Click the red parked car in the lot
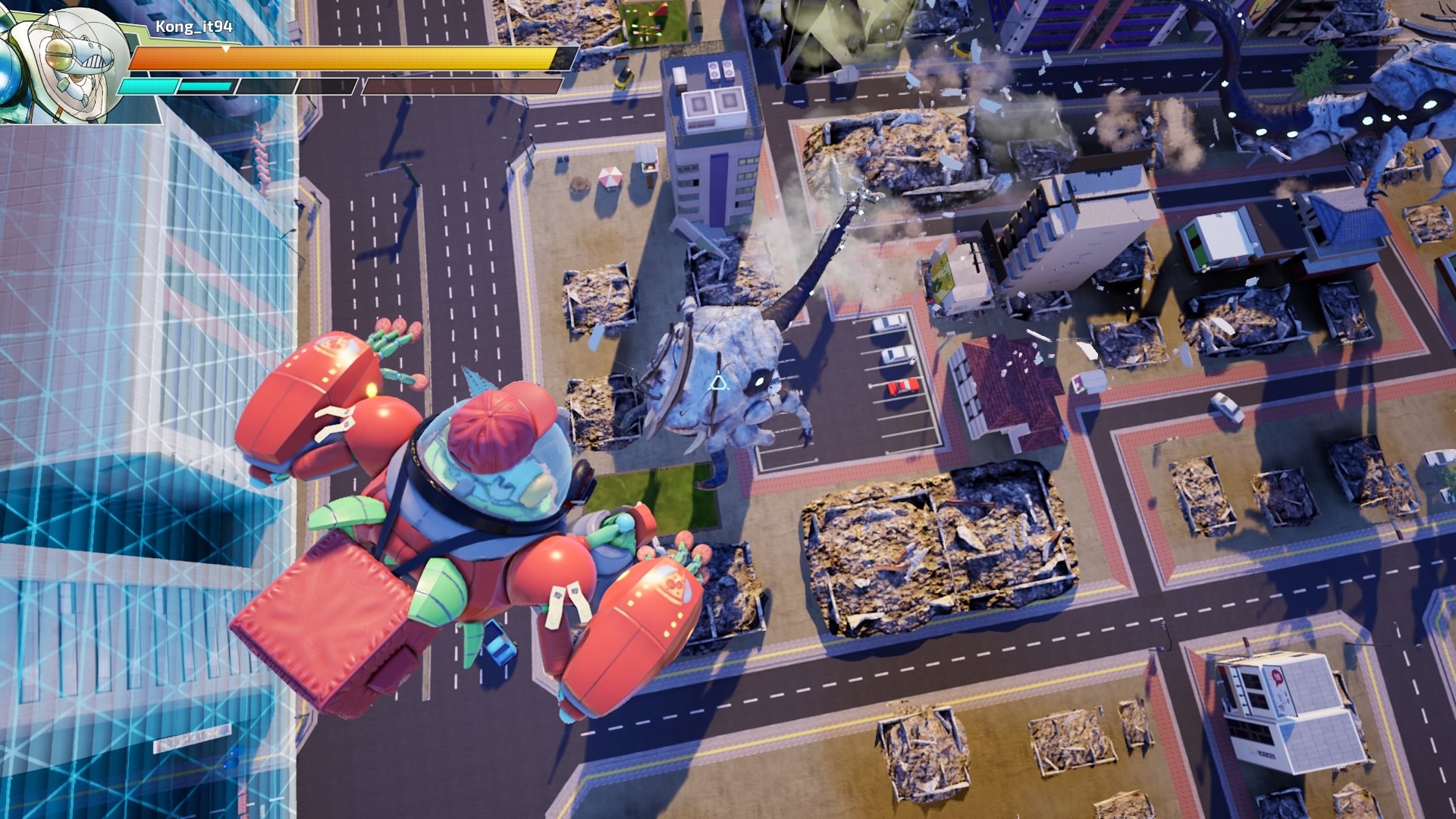This screenshot has width=1456, height=819. (902, 388)
